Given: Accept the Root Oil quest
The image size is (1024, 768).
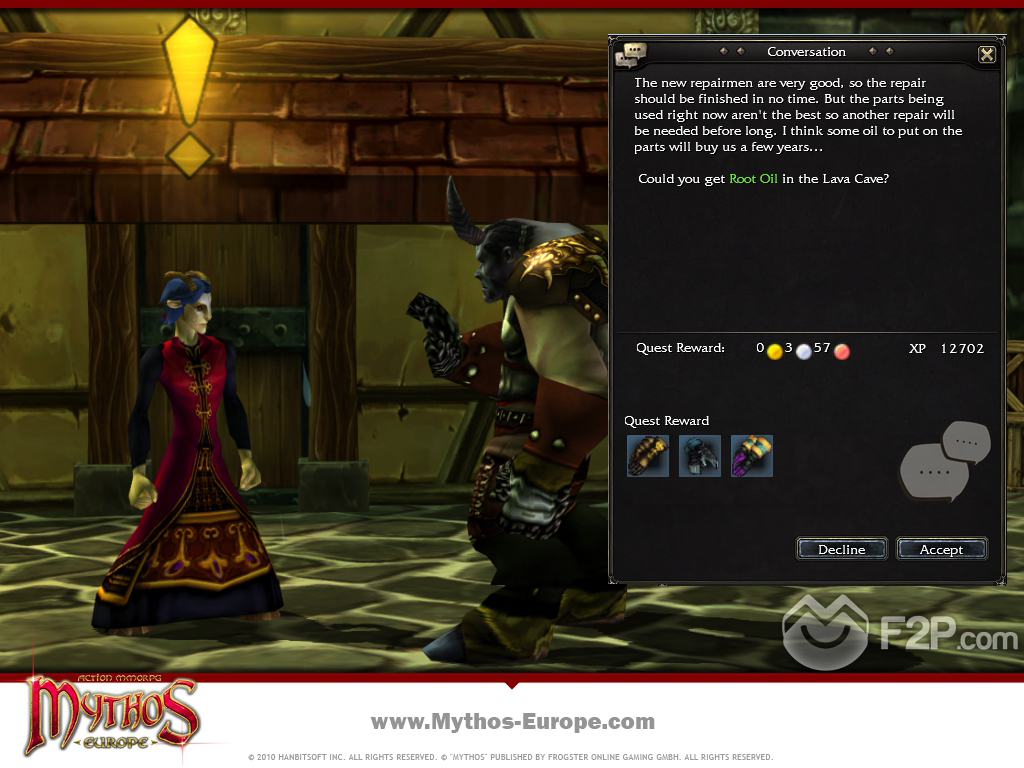Looking at the screenshot, I should 941,549.
